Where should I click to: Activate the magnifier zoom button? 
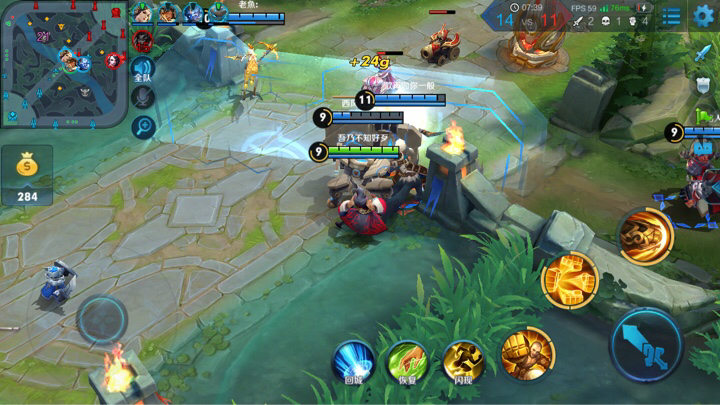point(143,126)
